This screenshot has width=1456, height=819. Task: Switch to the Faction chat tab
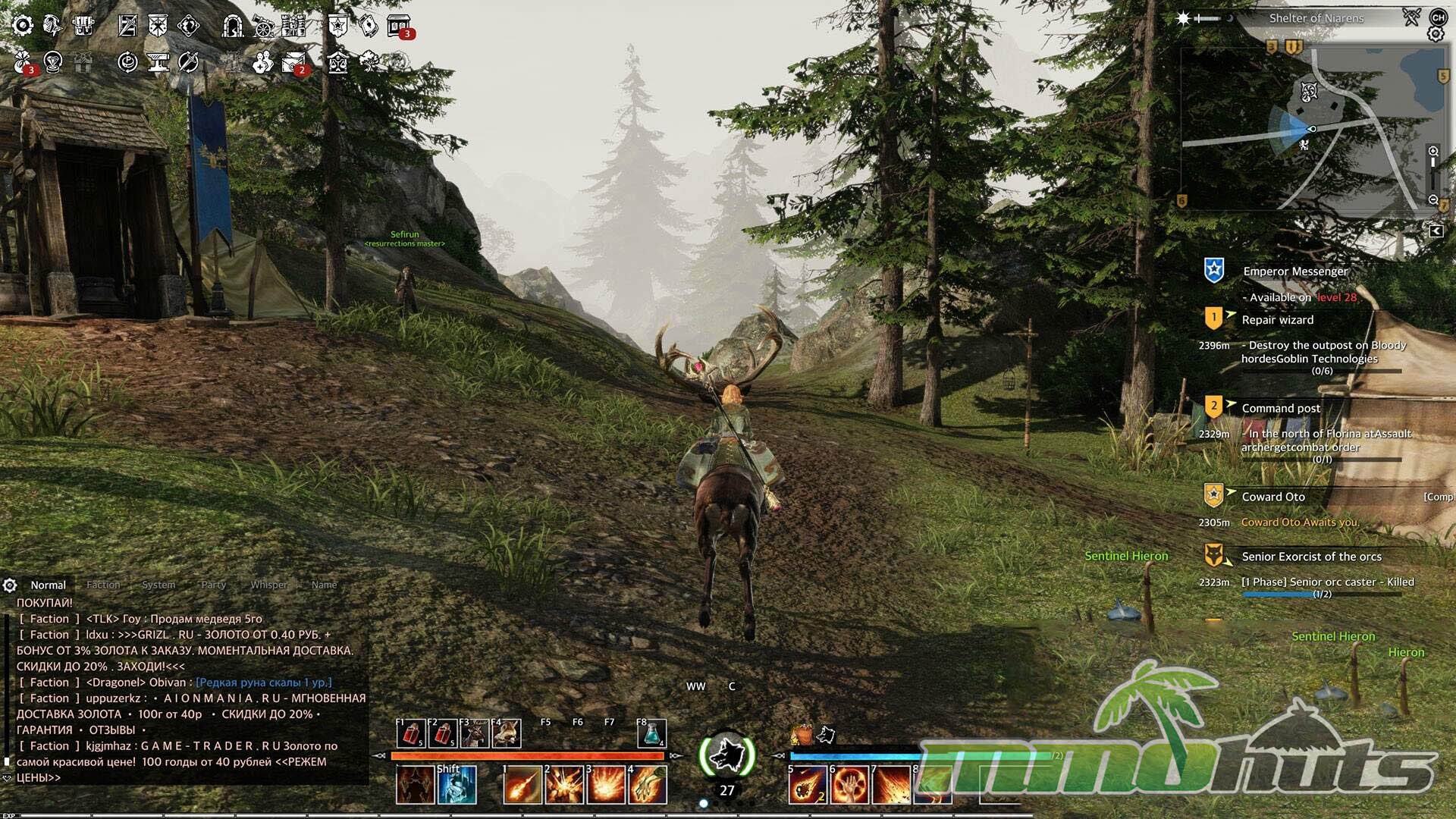coord(103,585)
